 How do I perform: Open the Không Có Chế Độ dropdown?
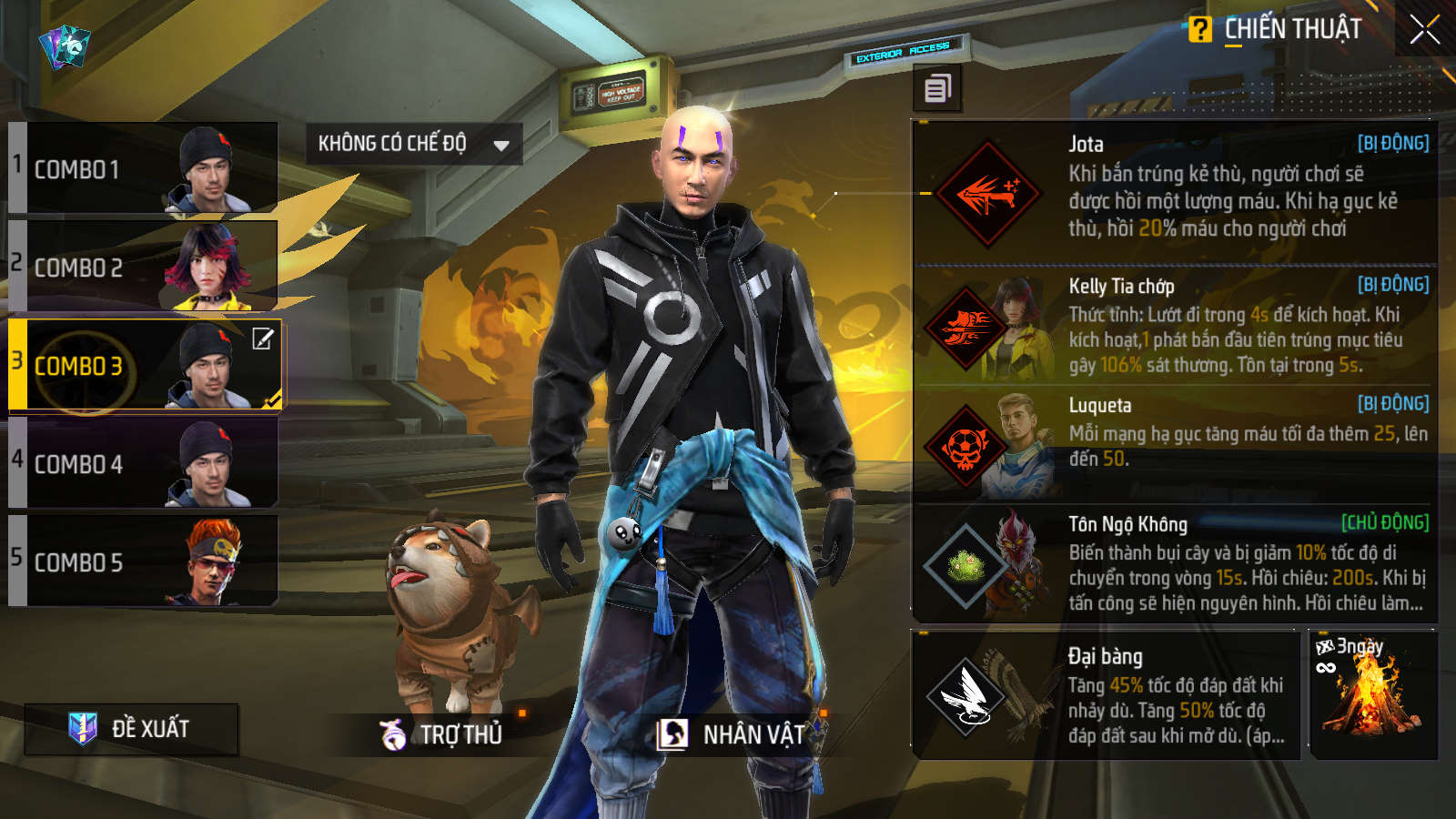coord(413,144)
